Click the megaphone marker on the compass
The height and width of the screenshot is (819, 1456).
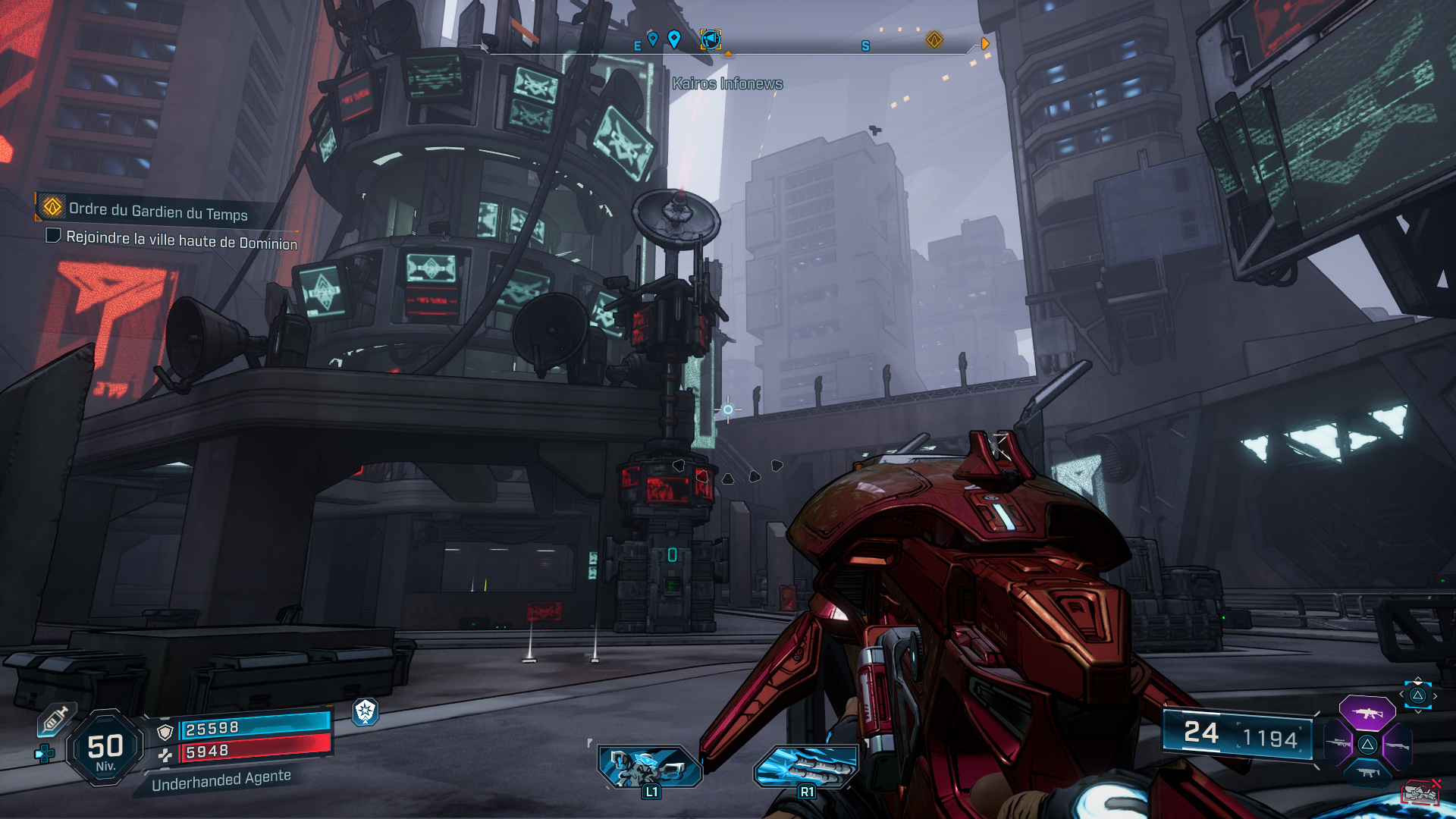[711, 40]
